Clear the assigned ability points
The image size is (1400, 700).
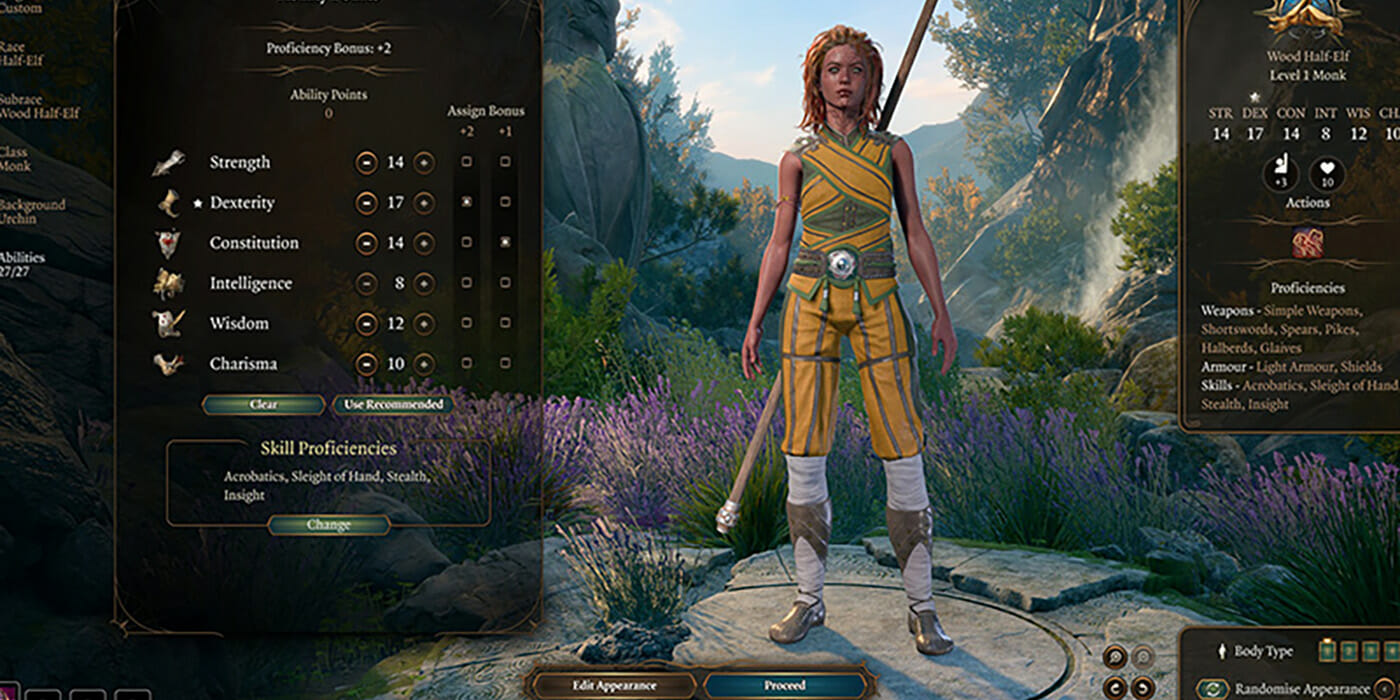[x=264, y=405]
